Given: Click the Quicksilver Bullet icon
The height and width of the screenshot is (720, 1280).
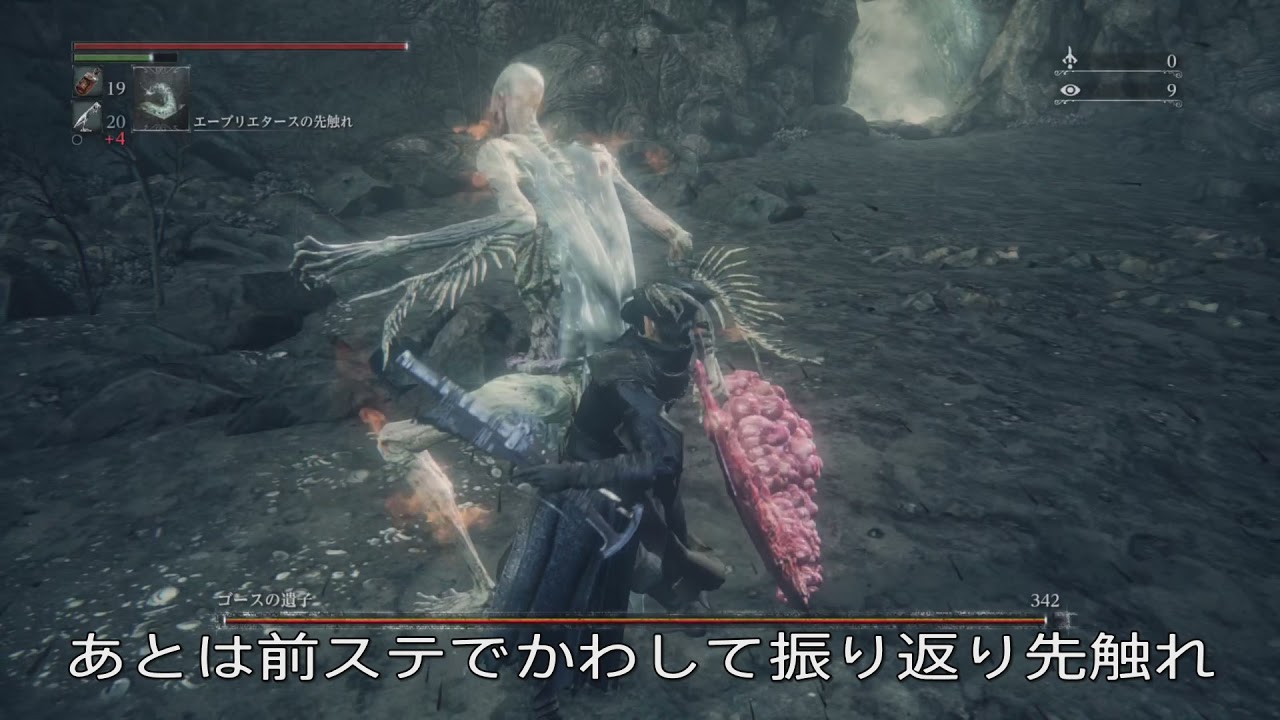Looking at the screenshot, I should (x=86, y=119).
